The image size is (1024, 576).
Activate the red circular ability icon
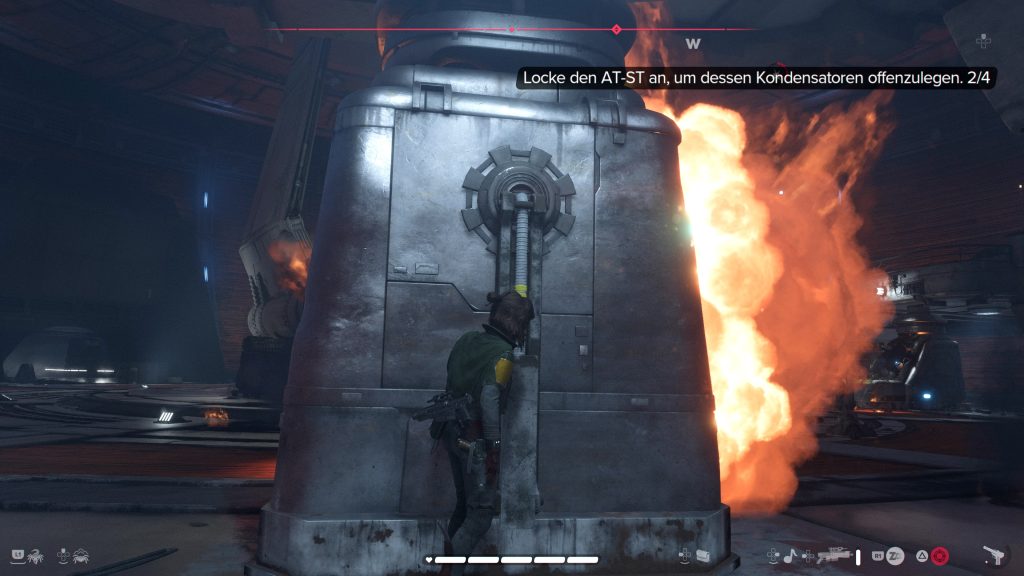coord(939,555)
